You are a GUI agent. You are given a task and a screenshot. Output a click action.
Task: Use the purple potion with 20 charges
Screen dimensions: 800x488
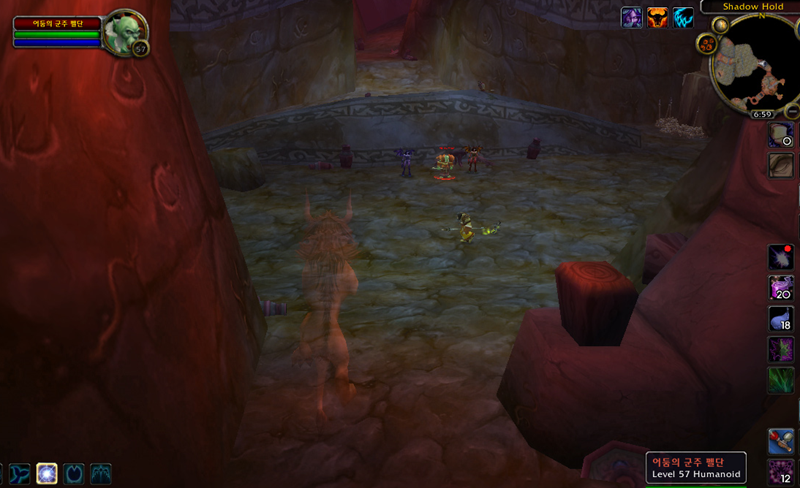click(781, 288)
